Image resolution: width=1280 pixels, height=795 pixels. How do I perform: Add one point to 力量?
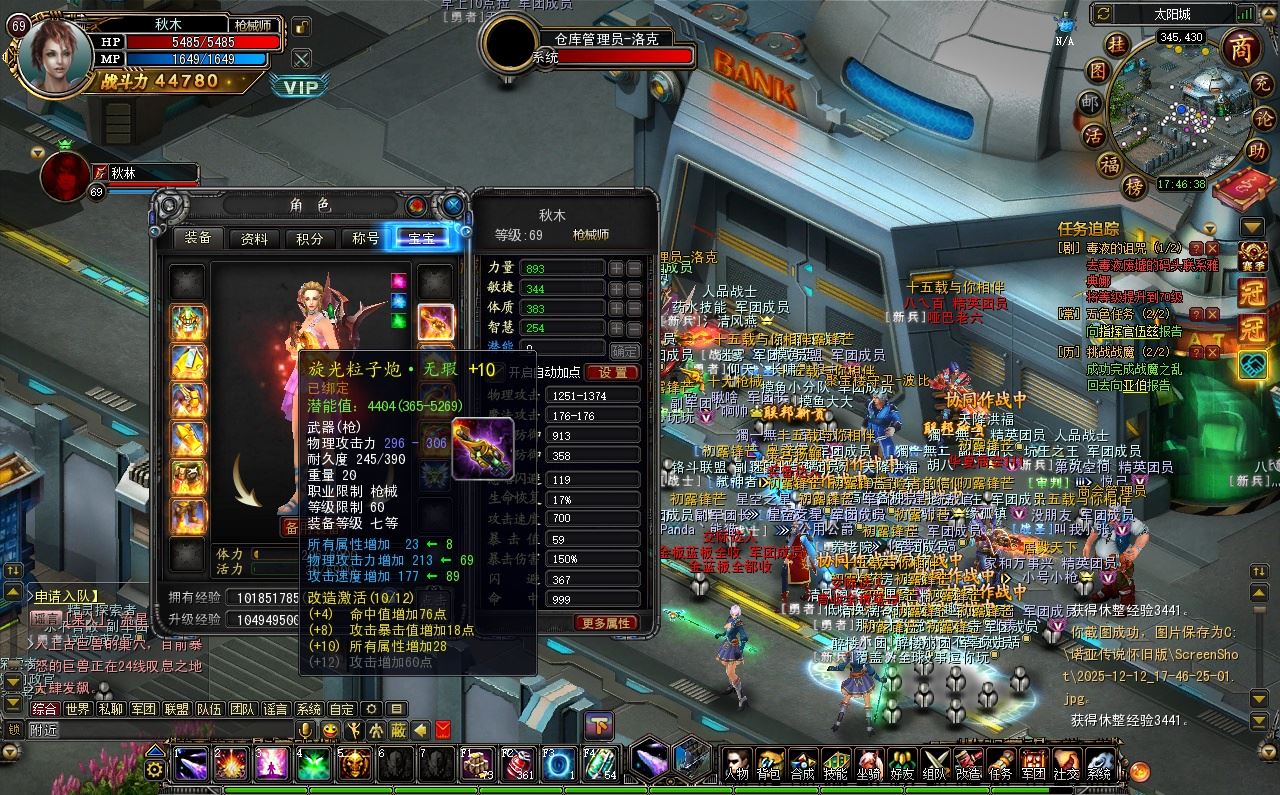(617, 268)
